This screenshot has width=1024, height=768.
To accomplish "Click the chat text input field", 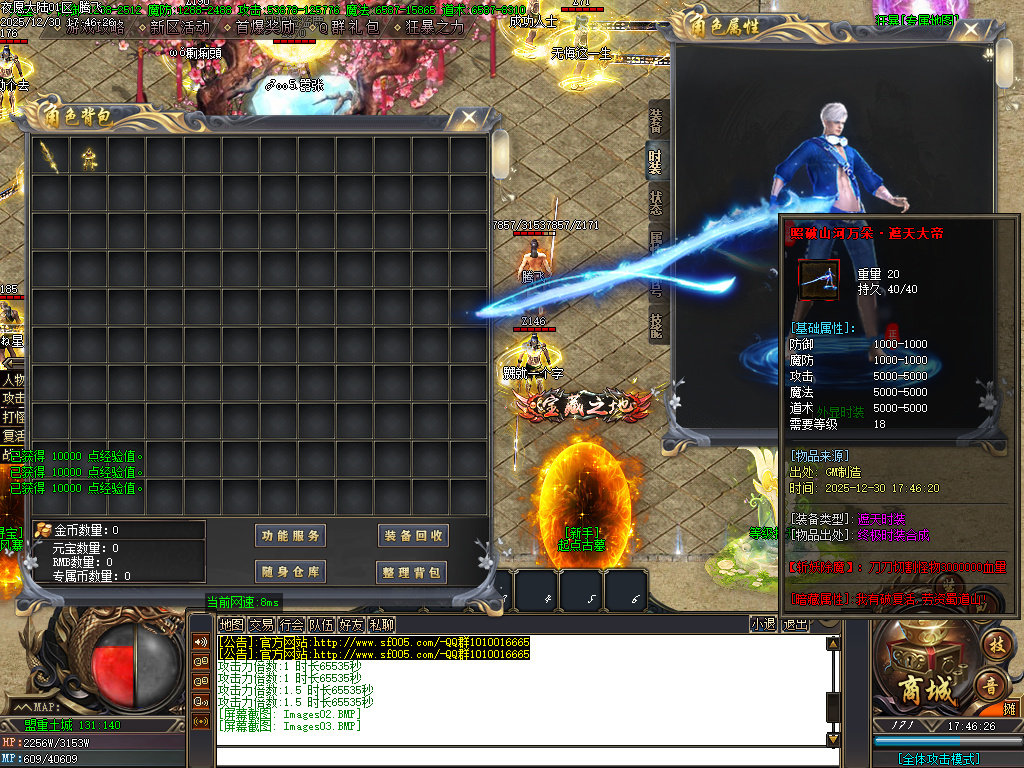I will 520,757.
